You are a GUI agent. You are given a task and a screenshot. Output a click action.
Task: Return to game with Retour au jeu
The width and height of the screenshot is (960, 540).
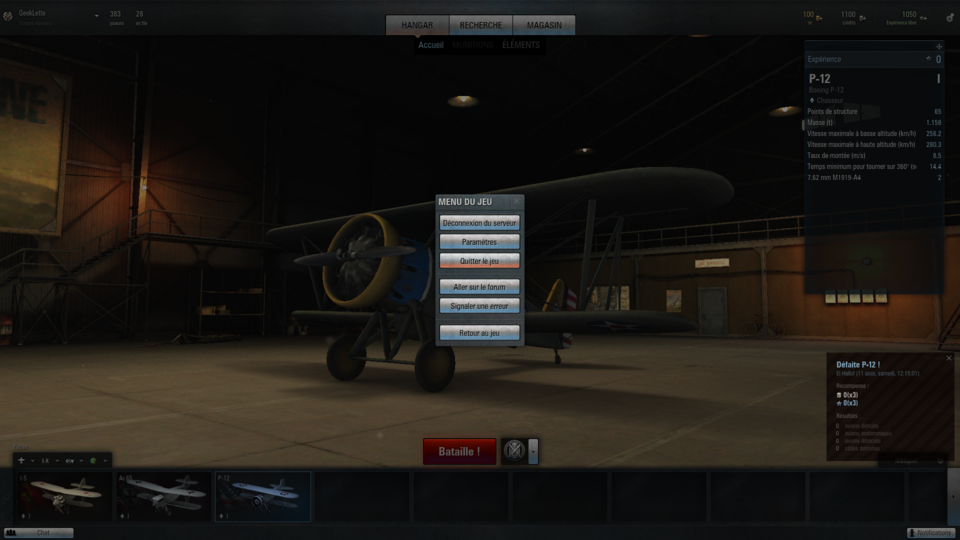480,332
